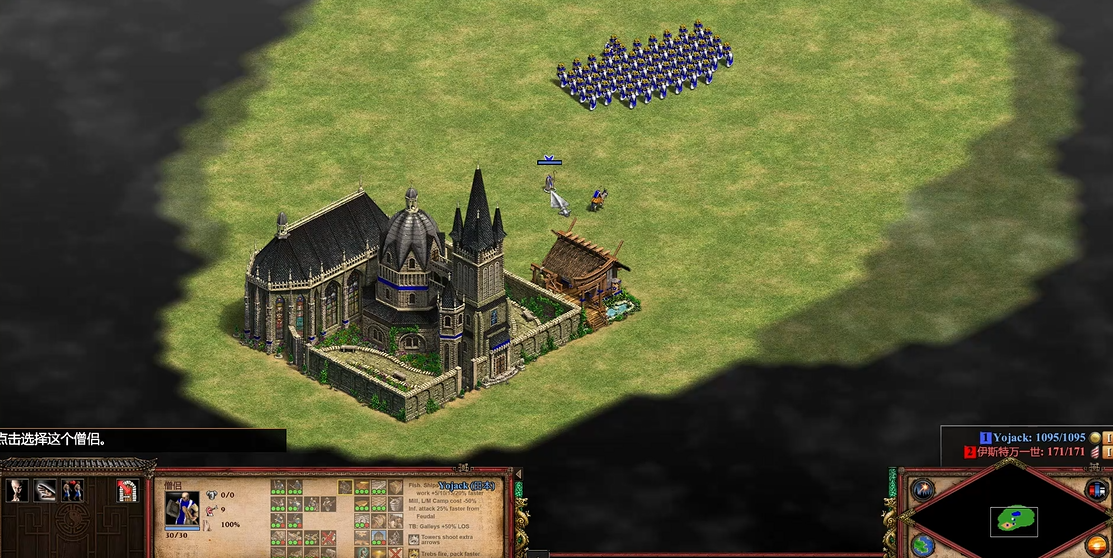
Task: Click the minimap island view
Action: click(1013, 521)
